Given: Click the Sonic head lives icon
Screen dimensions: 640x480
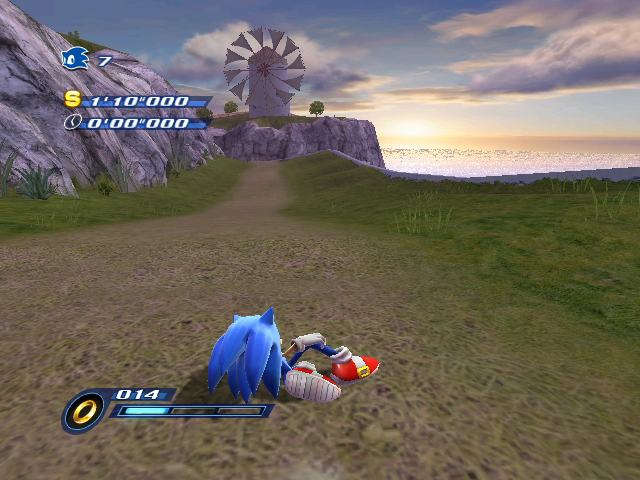Looking at the screenshot, I should 76,60.
